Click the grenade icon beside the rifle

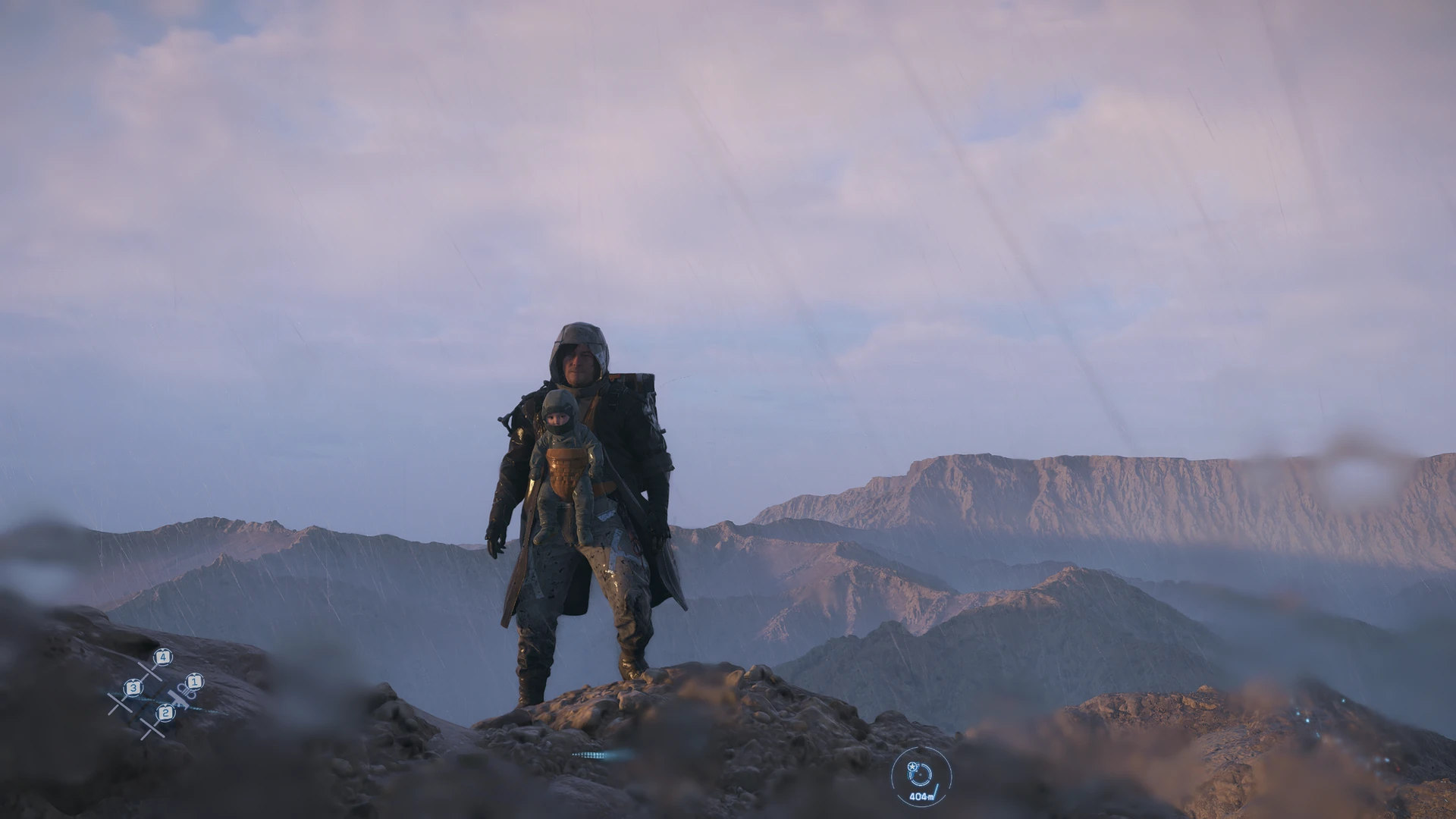tap(187, 691)
